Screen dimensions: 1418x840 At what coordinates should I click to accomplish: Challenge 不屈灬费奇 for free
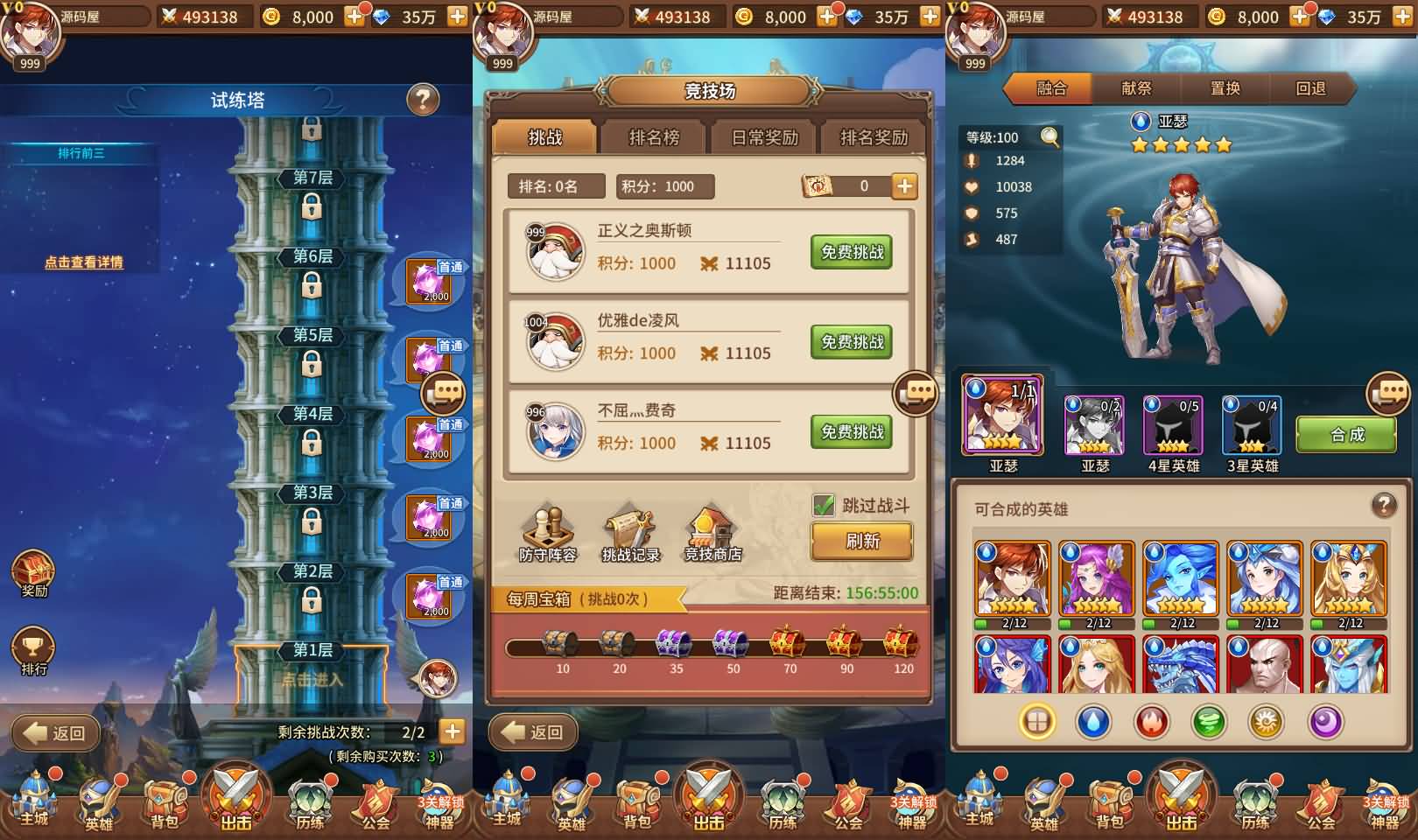click(852, 432)
